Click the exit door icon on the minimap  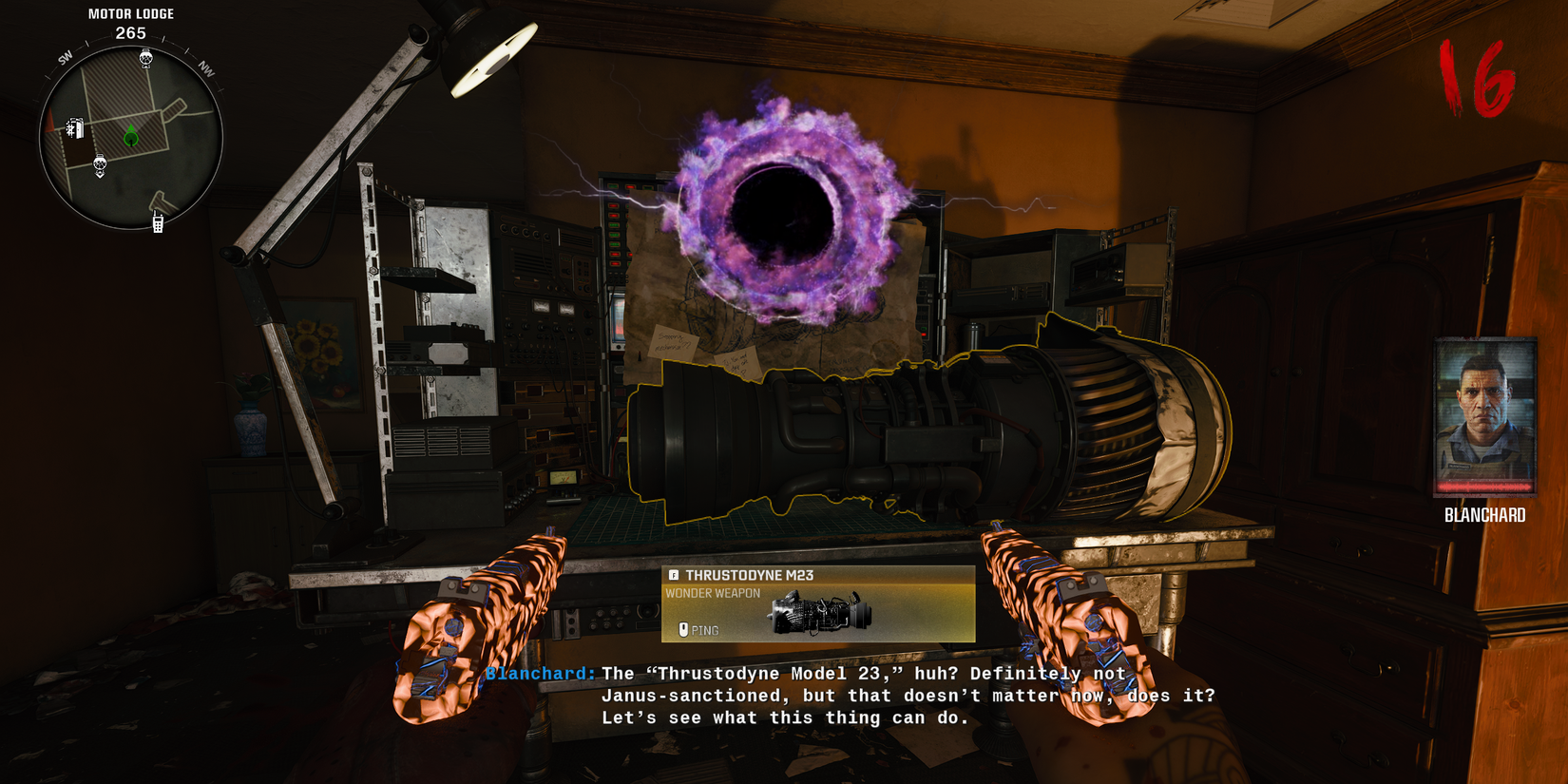coord(75,127)
